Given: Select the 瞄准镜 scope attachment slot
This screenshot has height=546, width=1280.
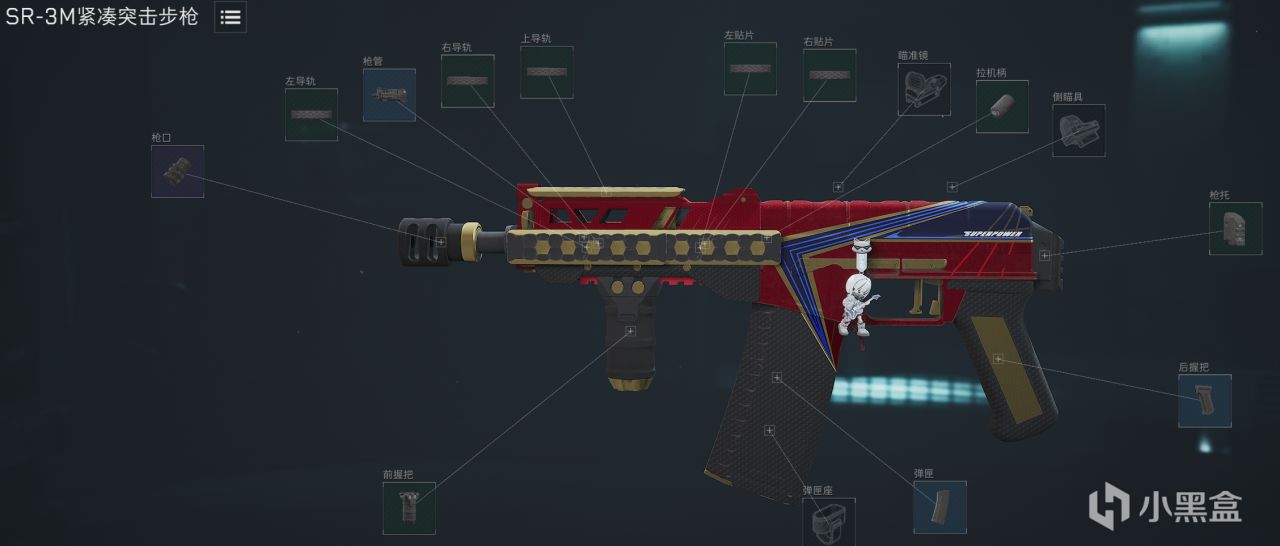Looking at the screenshot, I should click(x=923, y=89).
